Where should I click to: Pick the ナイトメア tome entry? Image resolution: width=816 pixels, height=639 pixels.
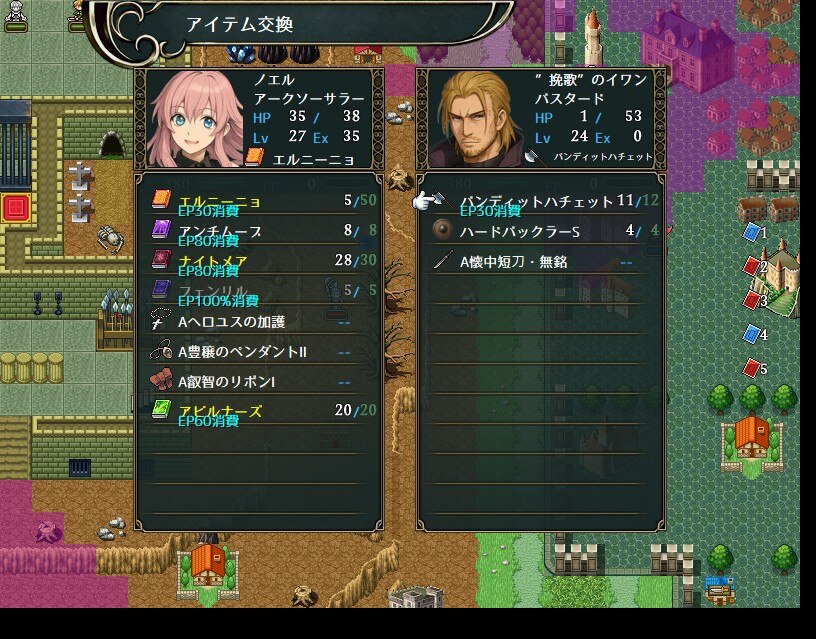[258, 261]
